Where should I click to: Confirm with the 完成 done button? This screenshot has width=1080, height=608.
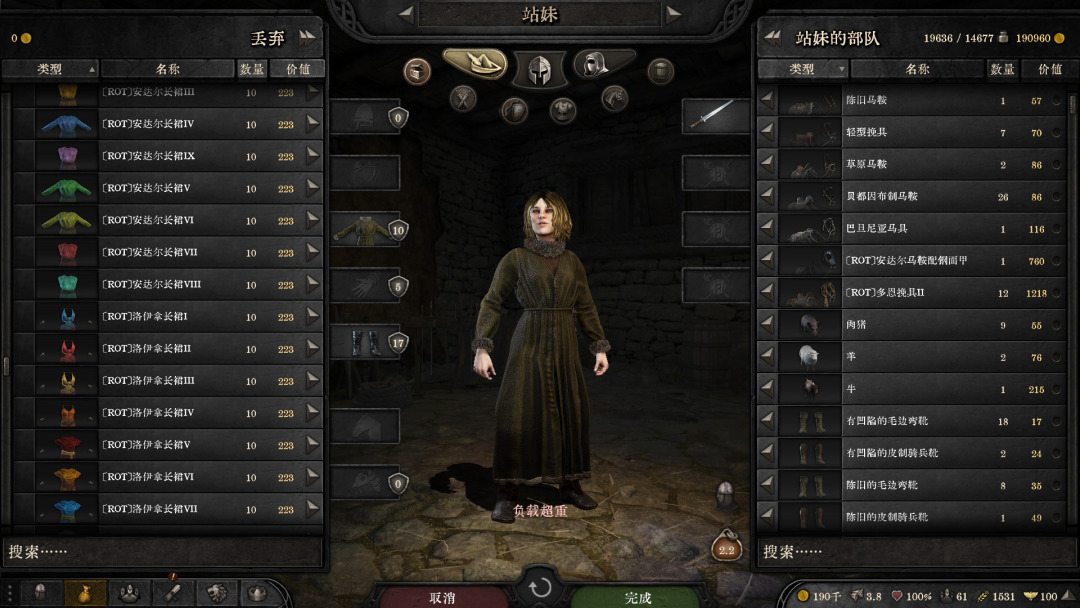(x=637, y=597)
